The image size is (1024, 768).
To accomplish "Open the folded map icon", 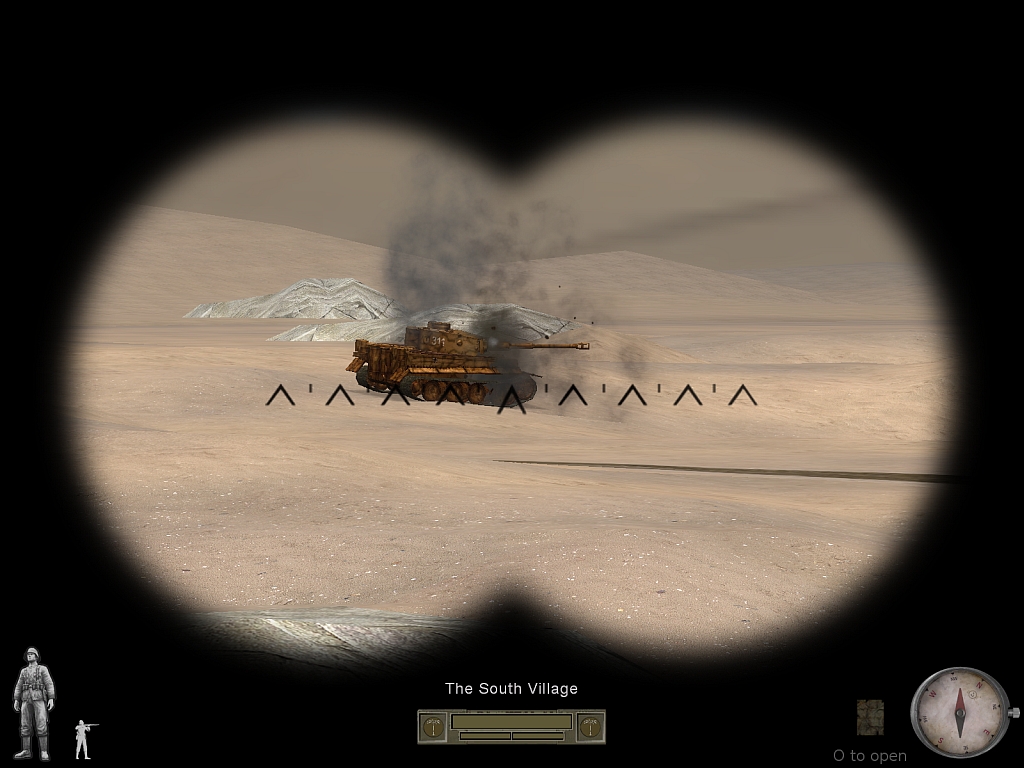I will click(x=870, y=717).
